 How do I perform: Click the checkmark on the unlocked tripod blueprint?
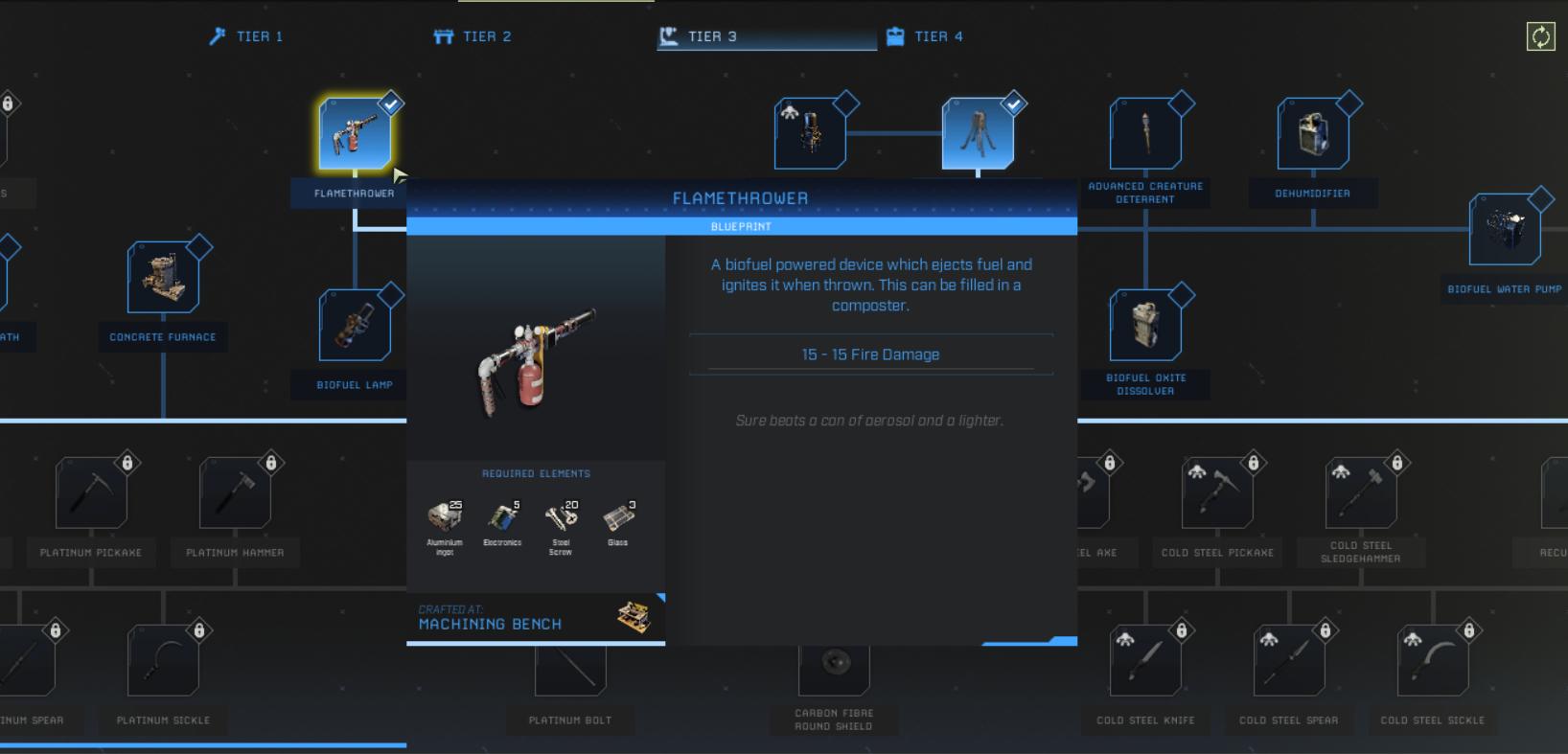click(1013, 104)
